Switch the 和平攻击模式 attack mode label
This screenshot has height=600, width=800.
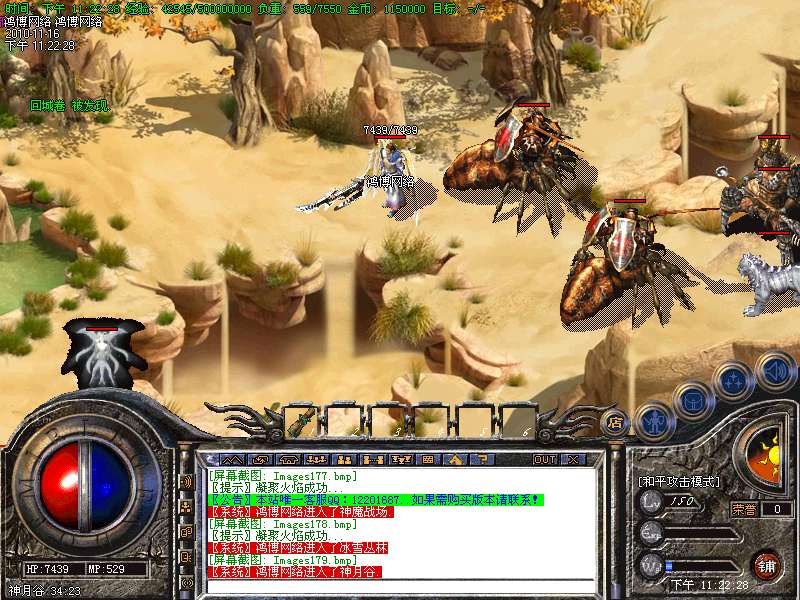click(x=679, y=481)
